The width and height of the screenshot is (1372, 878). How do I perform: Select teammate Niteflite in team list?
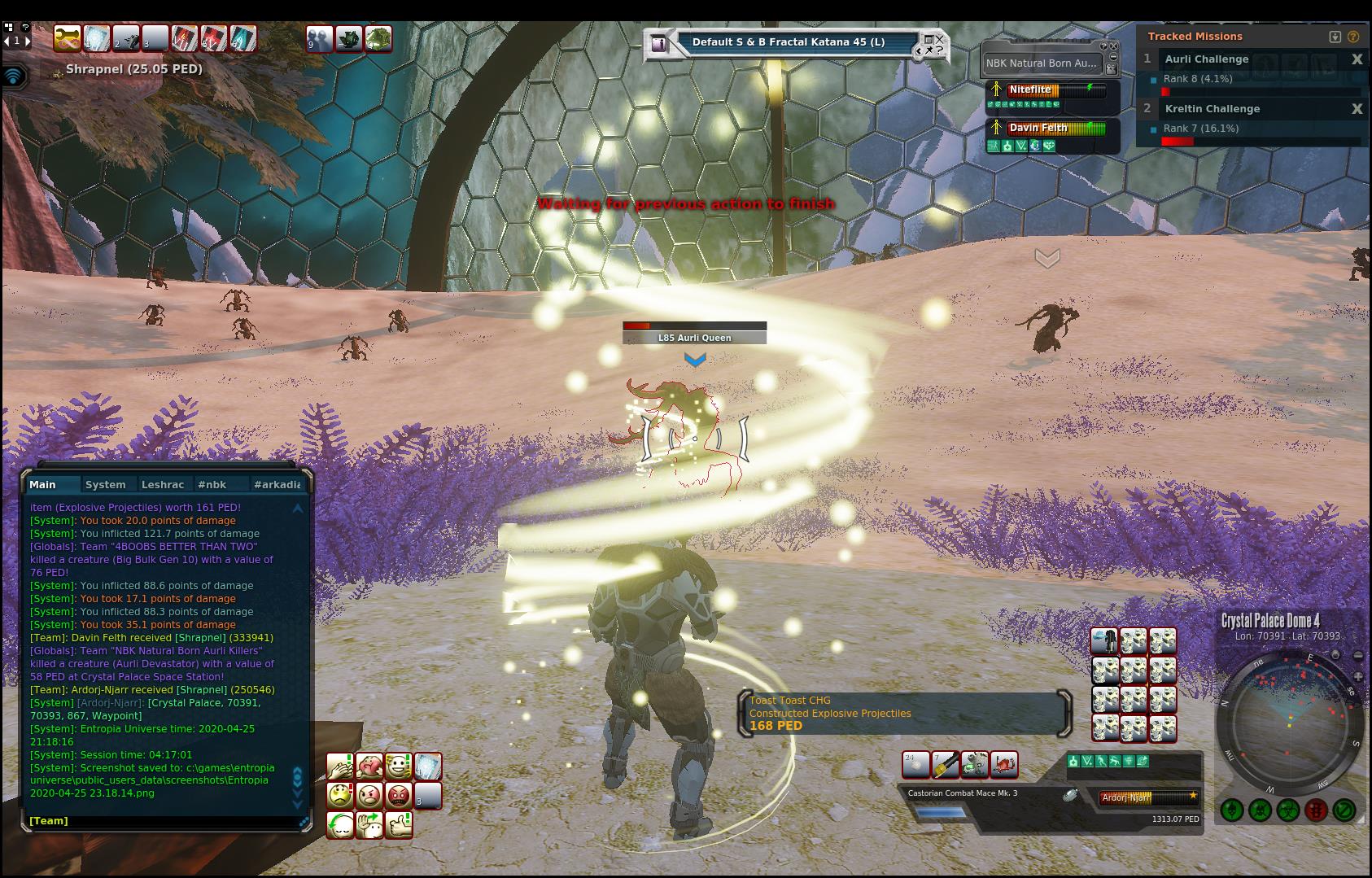pyautogui.click(x=1029, y=90)
